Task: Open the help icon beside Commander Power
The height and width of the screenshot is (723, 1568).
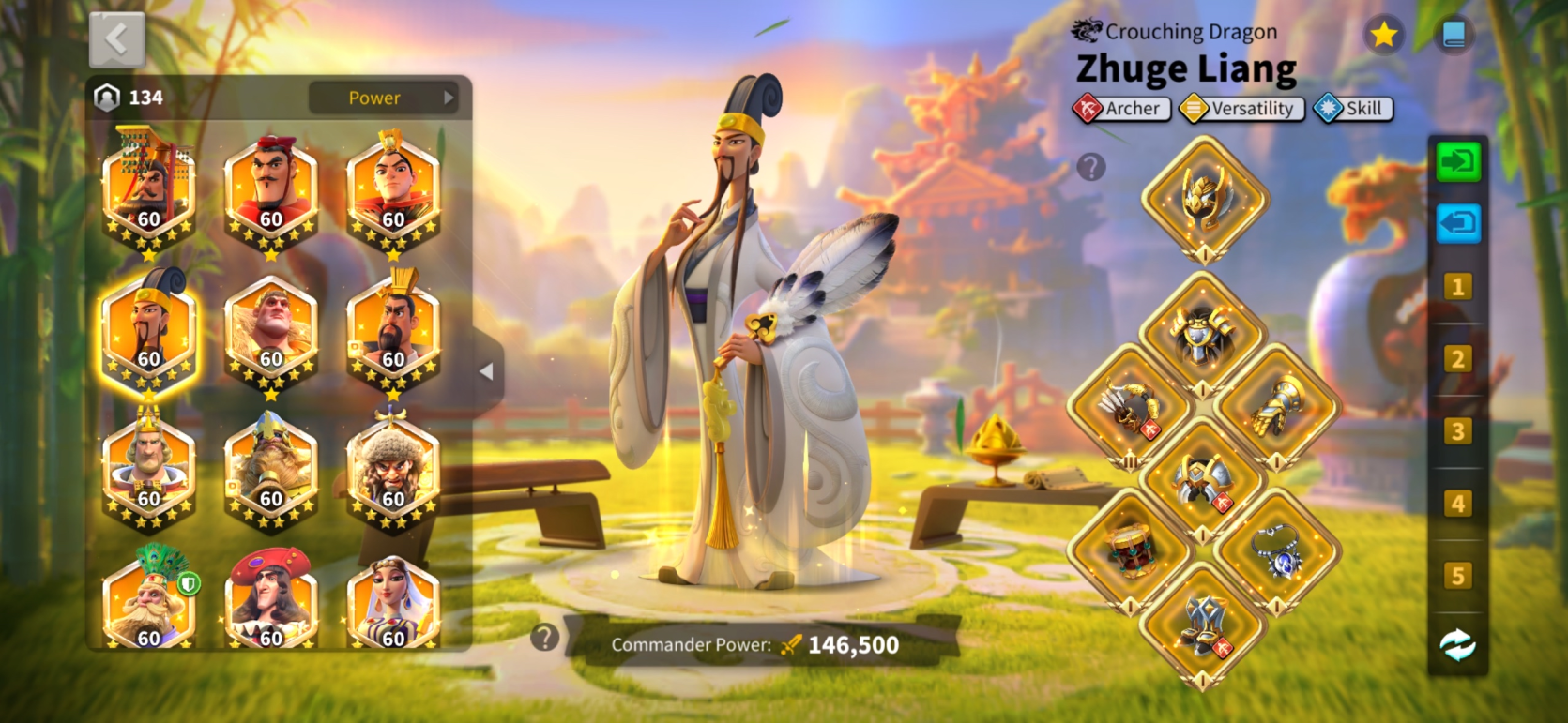Action: coord(544,638)
